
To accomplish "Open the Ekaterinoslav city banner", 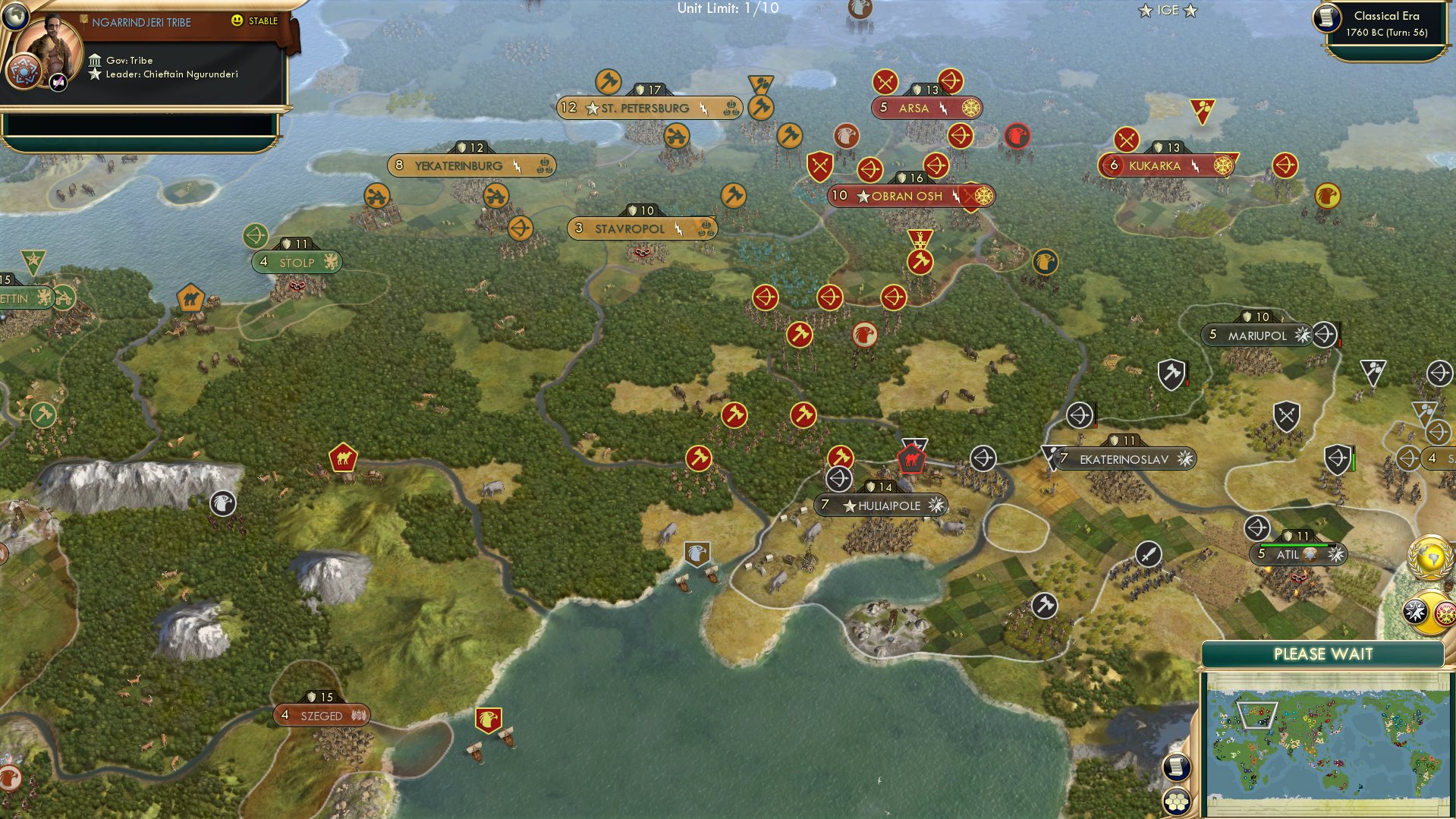I will [1124, 459].
